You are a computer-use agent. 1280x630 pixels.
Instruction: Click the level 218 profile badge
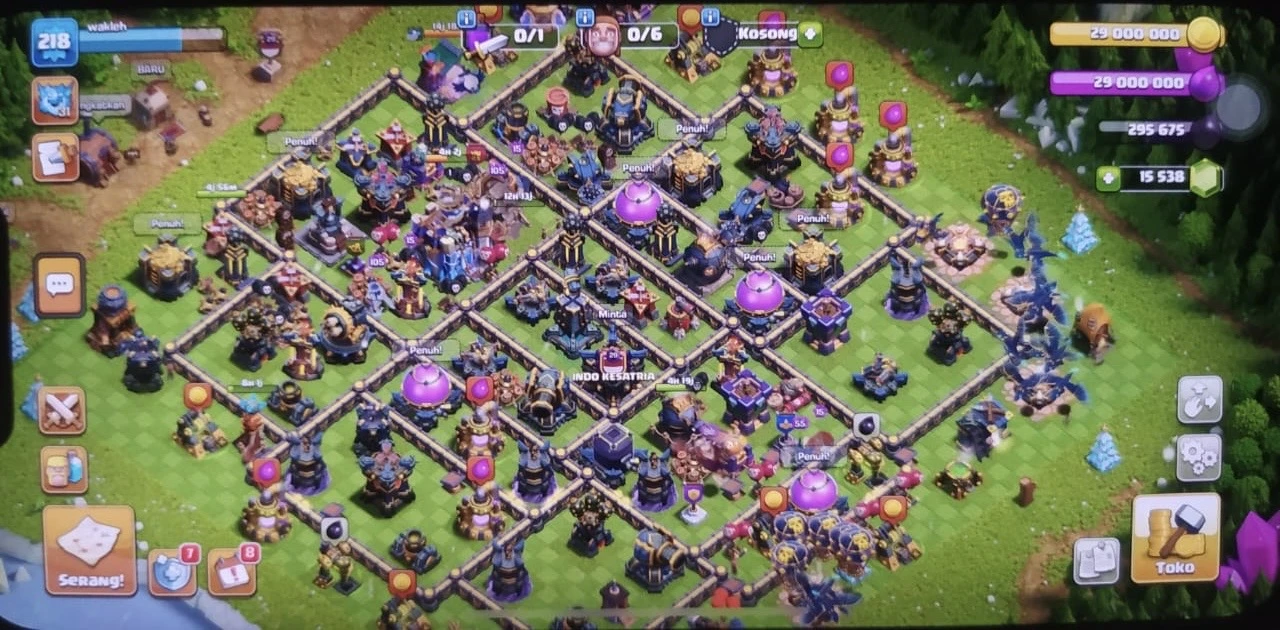54,43
